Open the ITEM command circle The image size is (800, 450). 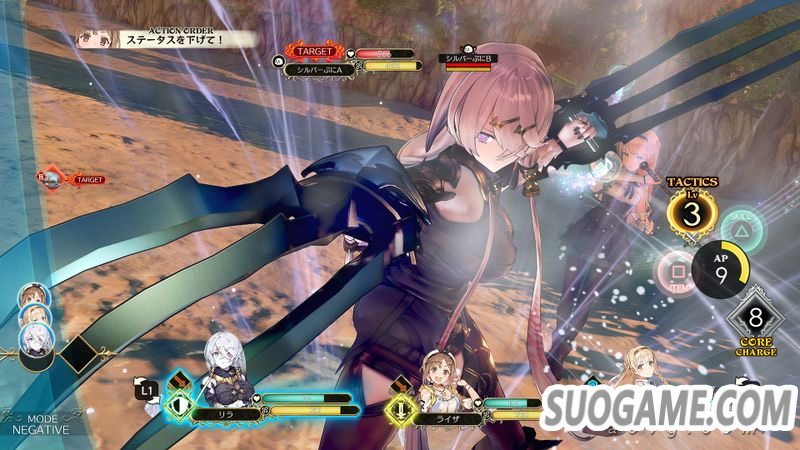pyautogui.click(x=676, y=270)
